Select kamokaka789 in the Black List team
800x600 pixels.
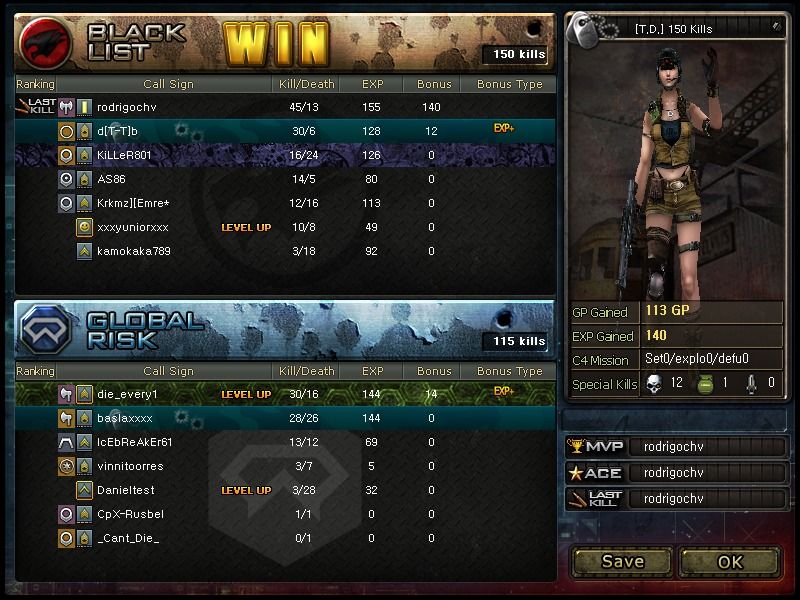click(x=285, y=251)
